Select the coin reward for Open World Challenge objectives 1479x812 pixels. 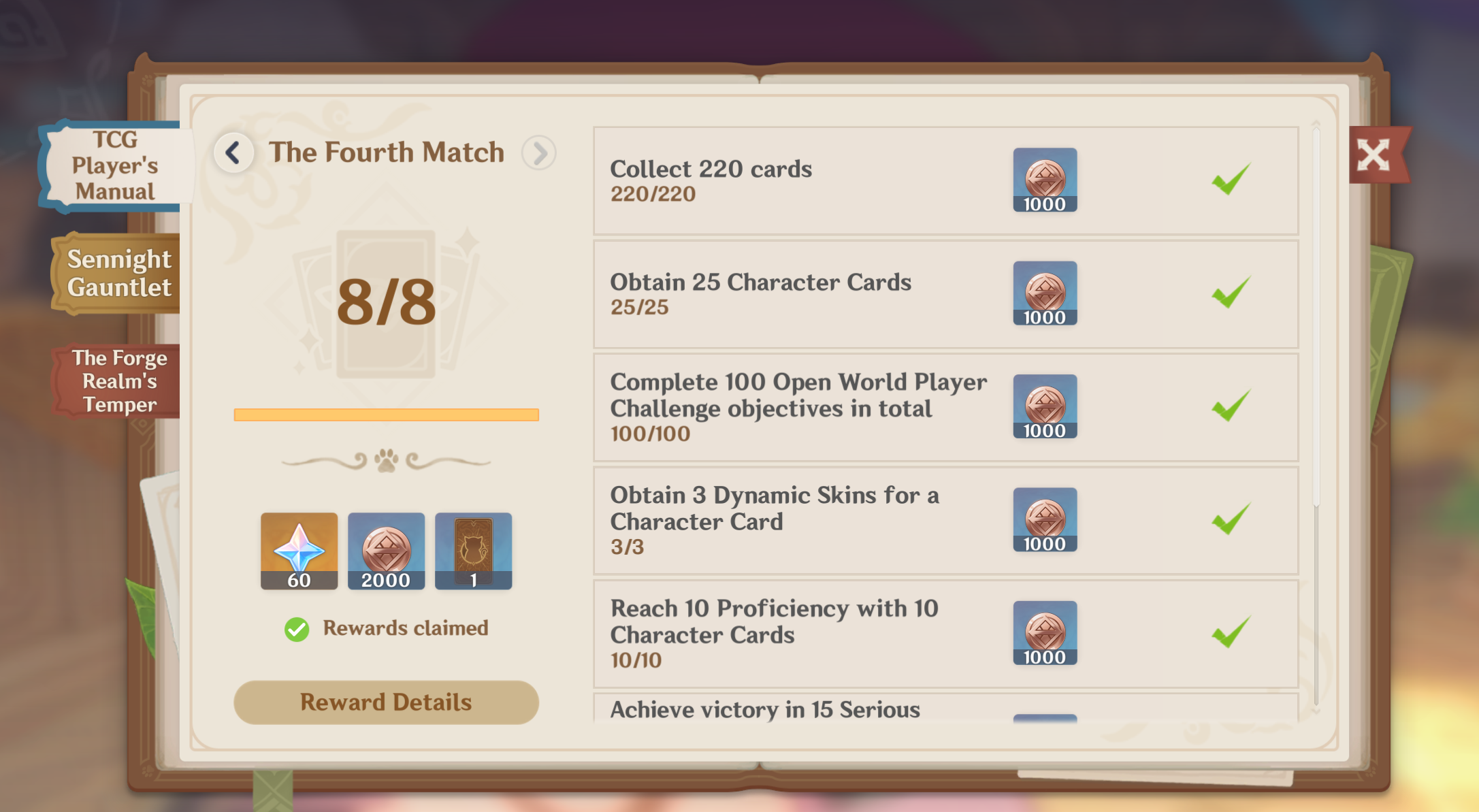click(x=1045, y=407)
